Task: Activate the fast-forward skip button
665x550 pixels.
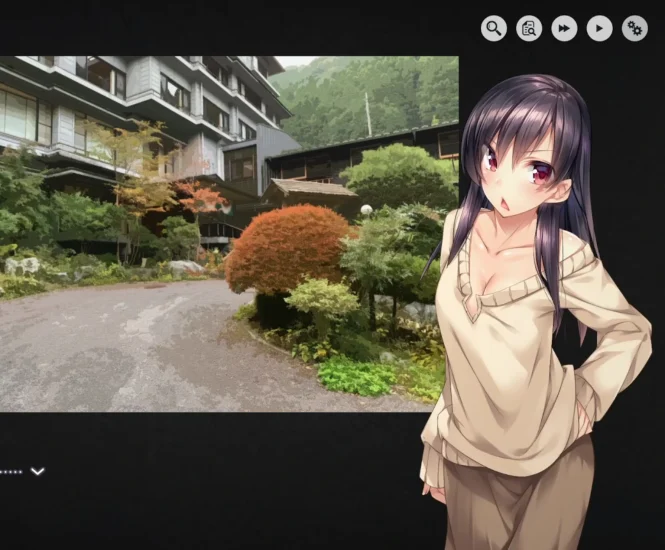Action: pos(564,28)
